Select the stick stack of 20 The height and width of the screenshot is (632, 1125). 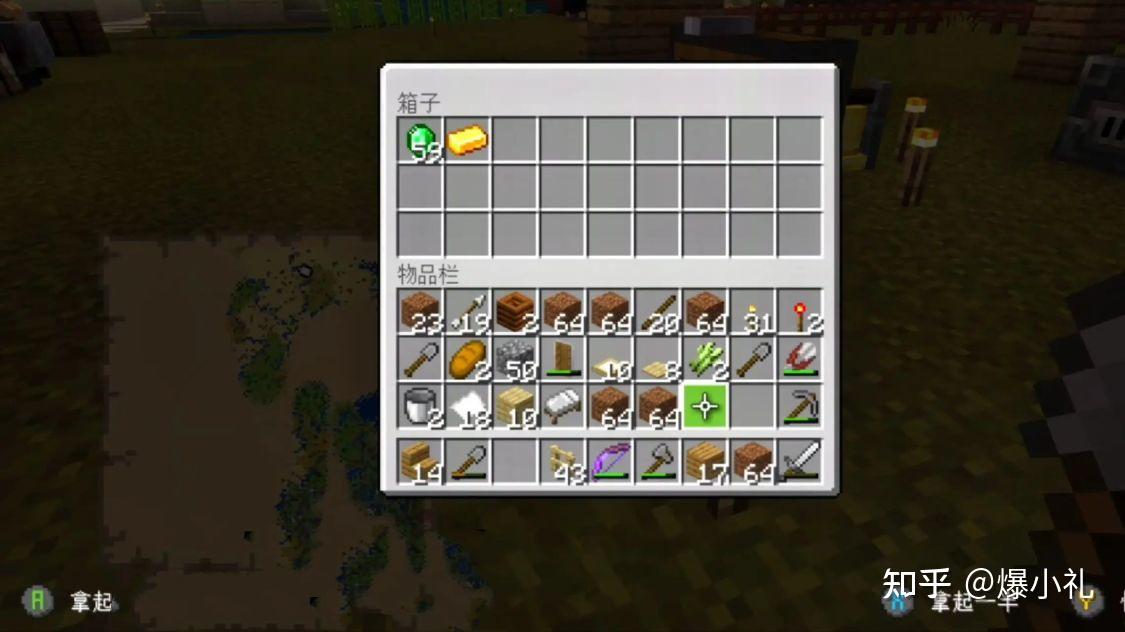658,312
